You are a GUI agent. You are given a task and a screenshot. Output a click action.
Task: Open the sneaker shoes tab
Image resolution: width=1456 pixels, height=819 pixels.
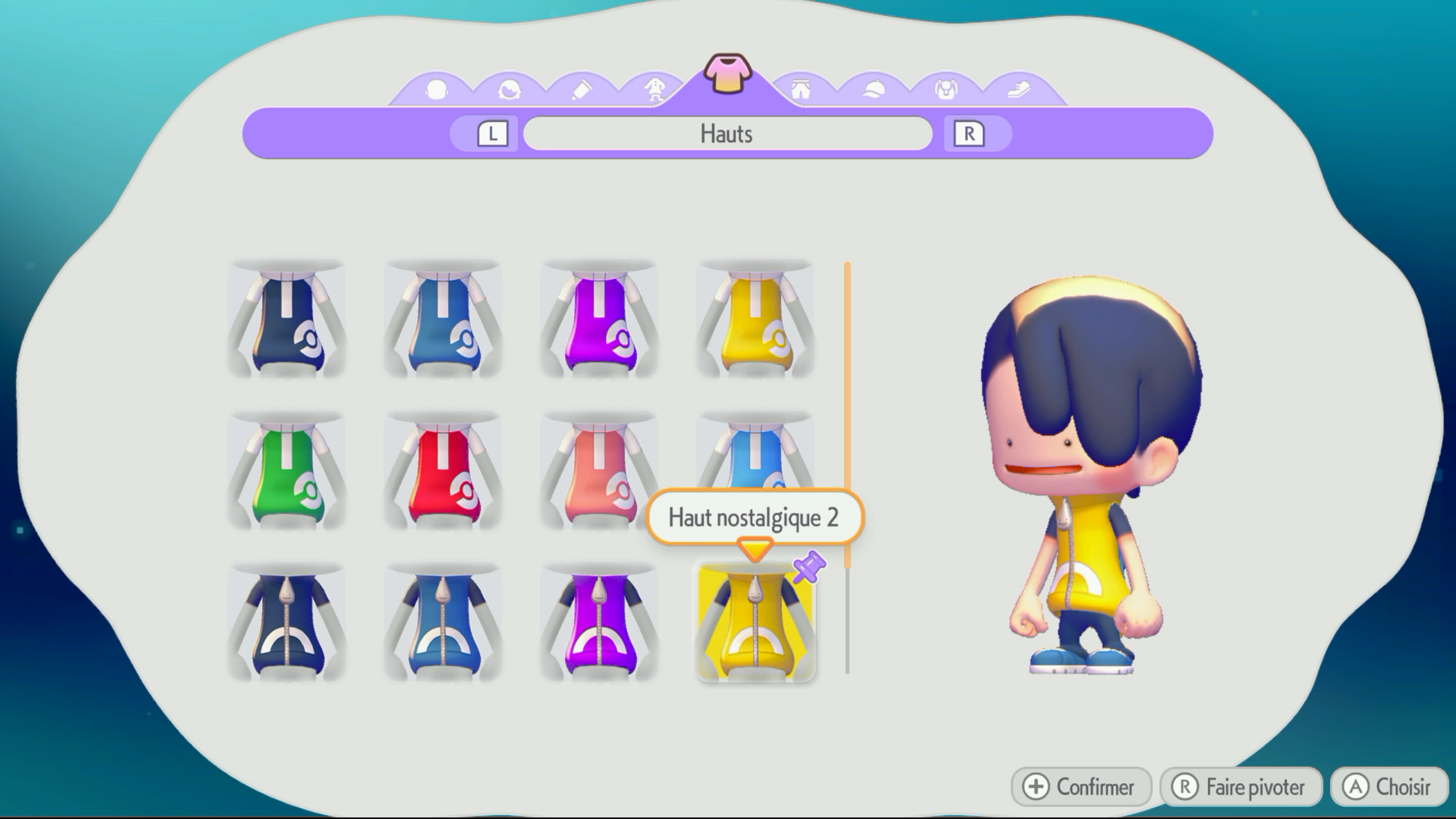click(1019, 90)
